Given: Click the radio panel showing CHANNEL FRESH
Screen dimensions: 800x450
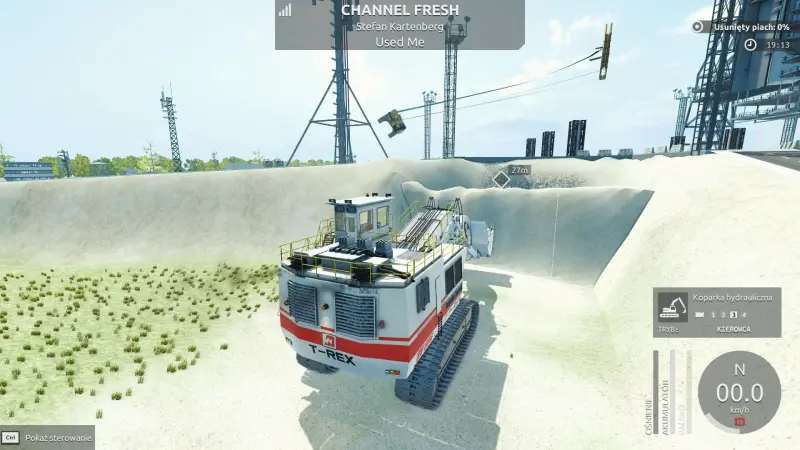Looking at the screenshot, I should (400, 25).
